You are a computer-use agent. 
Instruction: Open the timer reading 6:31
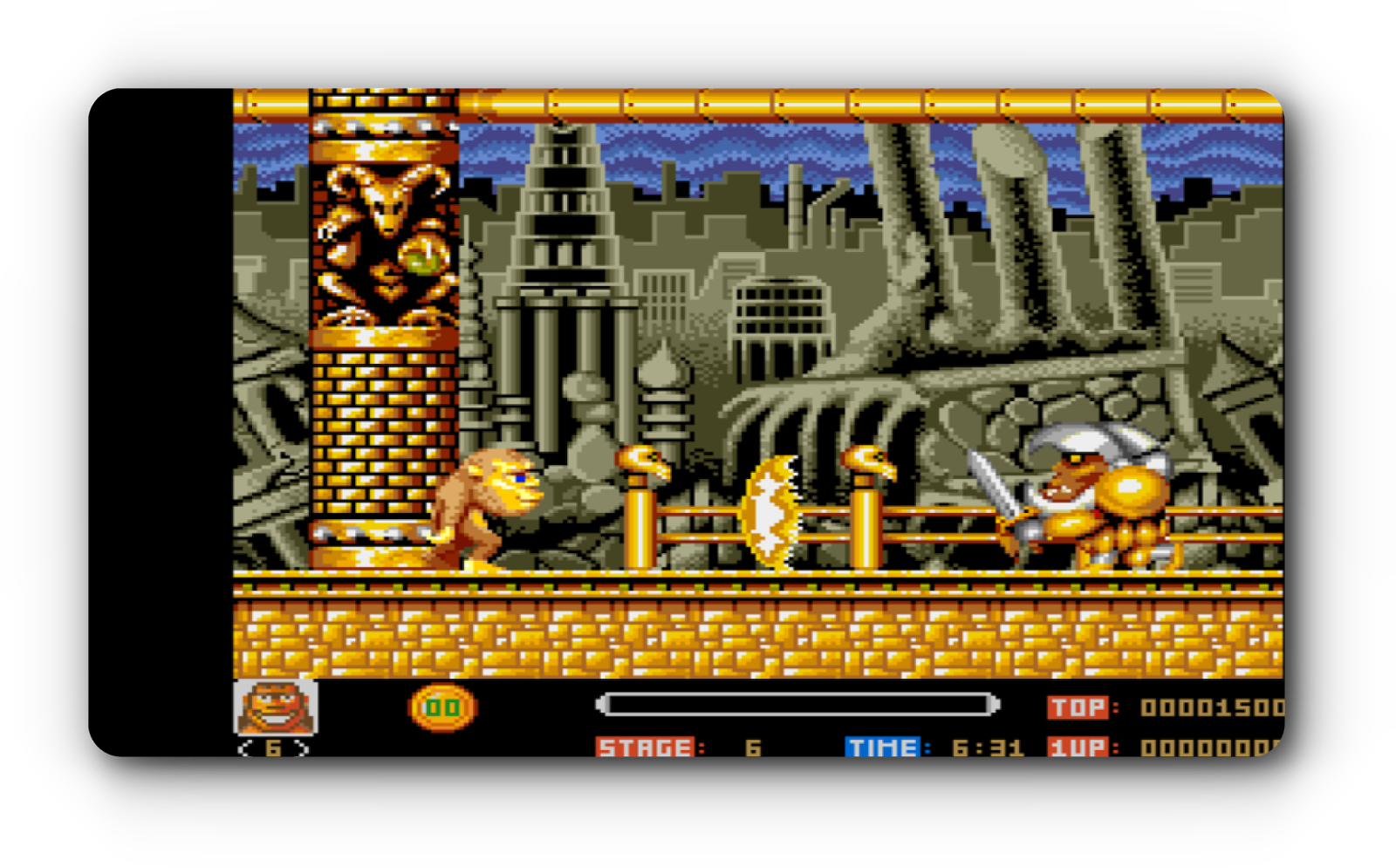(x=986, y=747)
